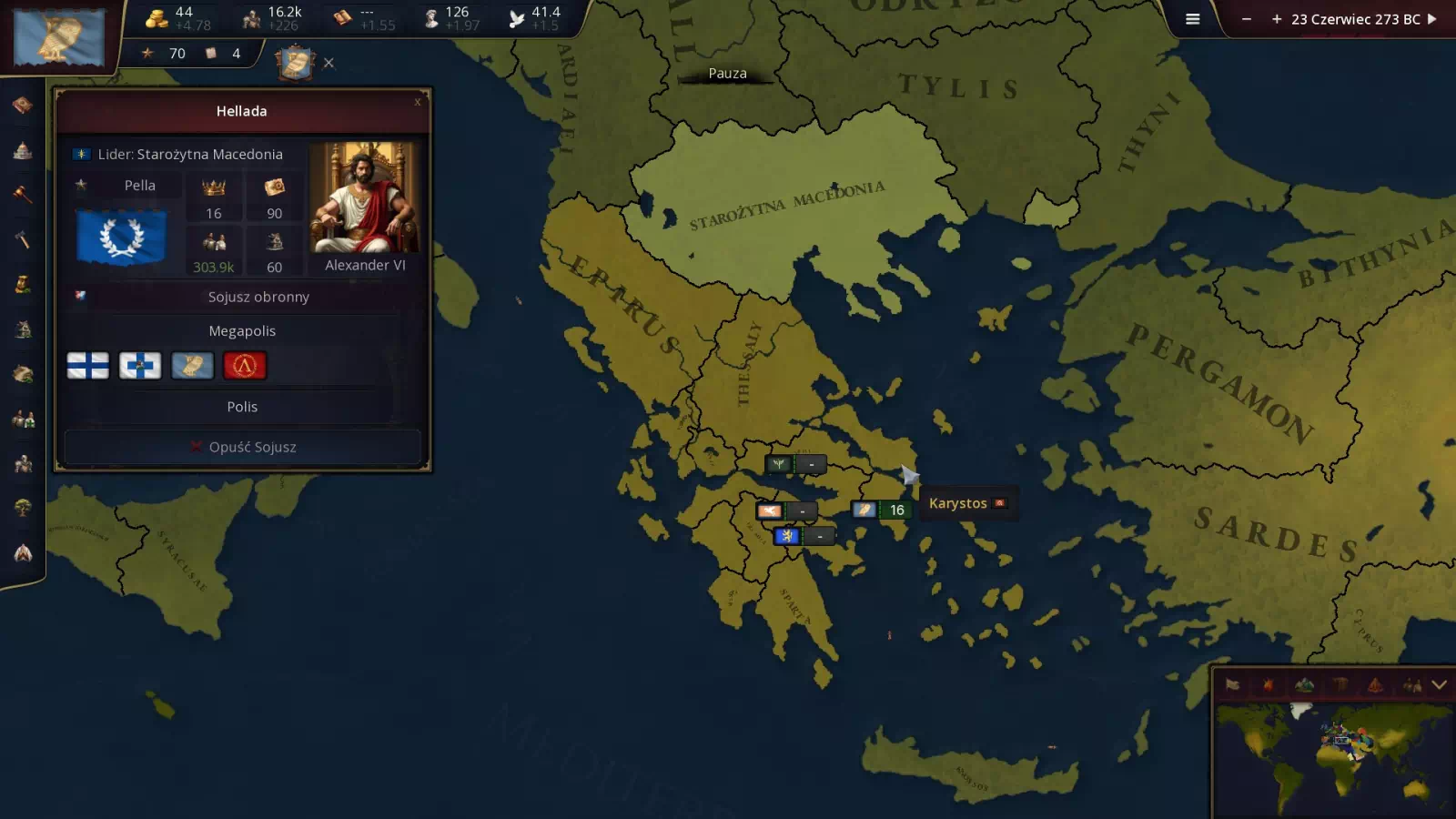Open the player's owl flag civilization panel
Screen dimensions: 1456x819
coord(59,37)
